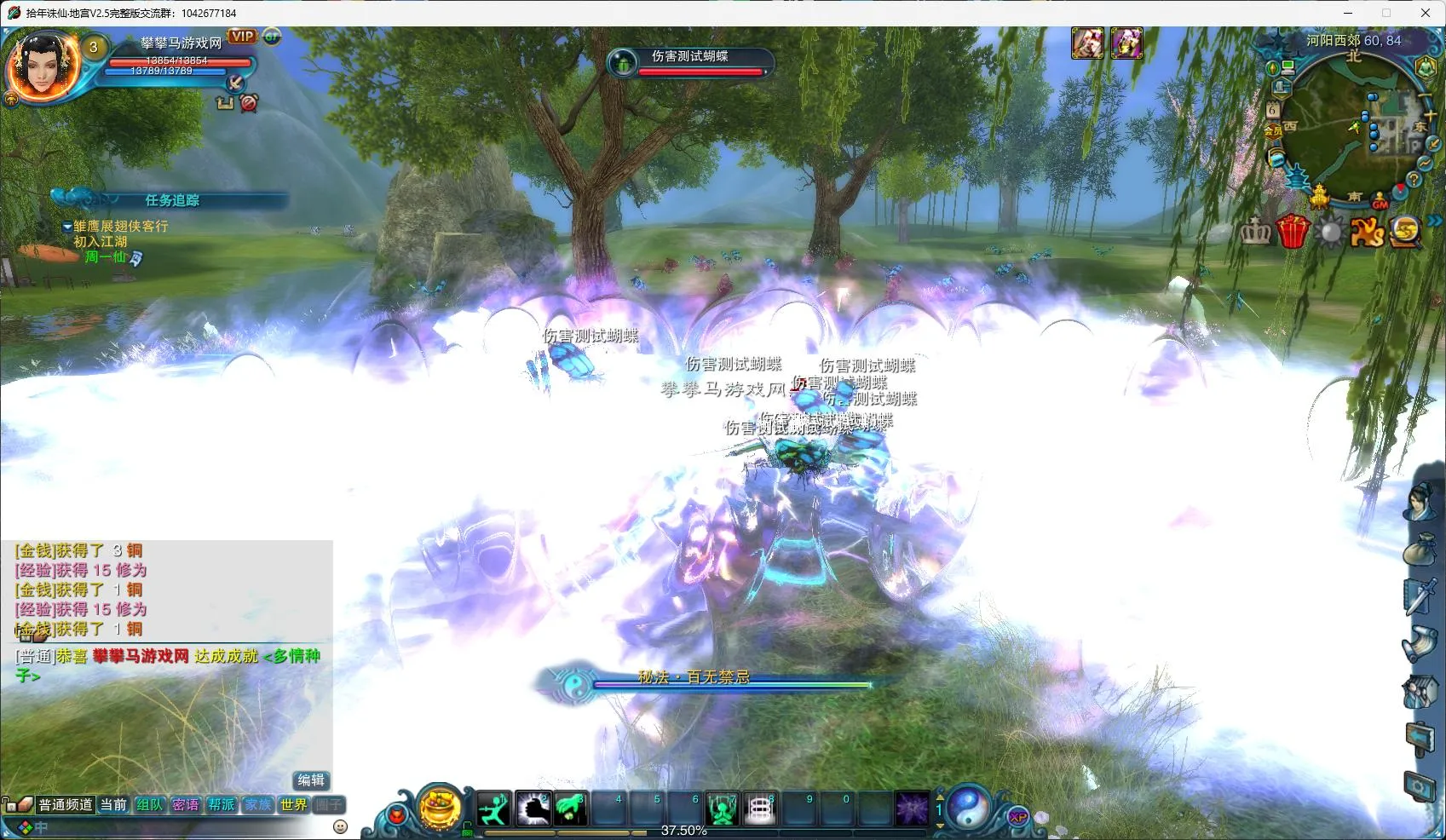Click the question mark button on minimap

click(1414, 180)
